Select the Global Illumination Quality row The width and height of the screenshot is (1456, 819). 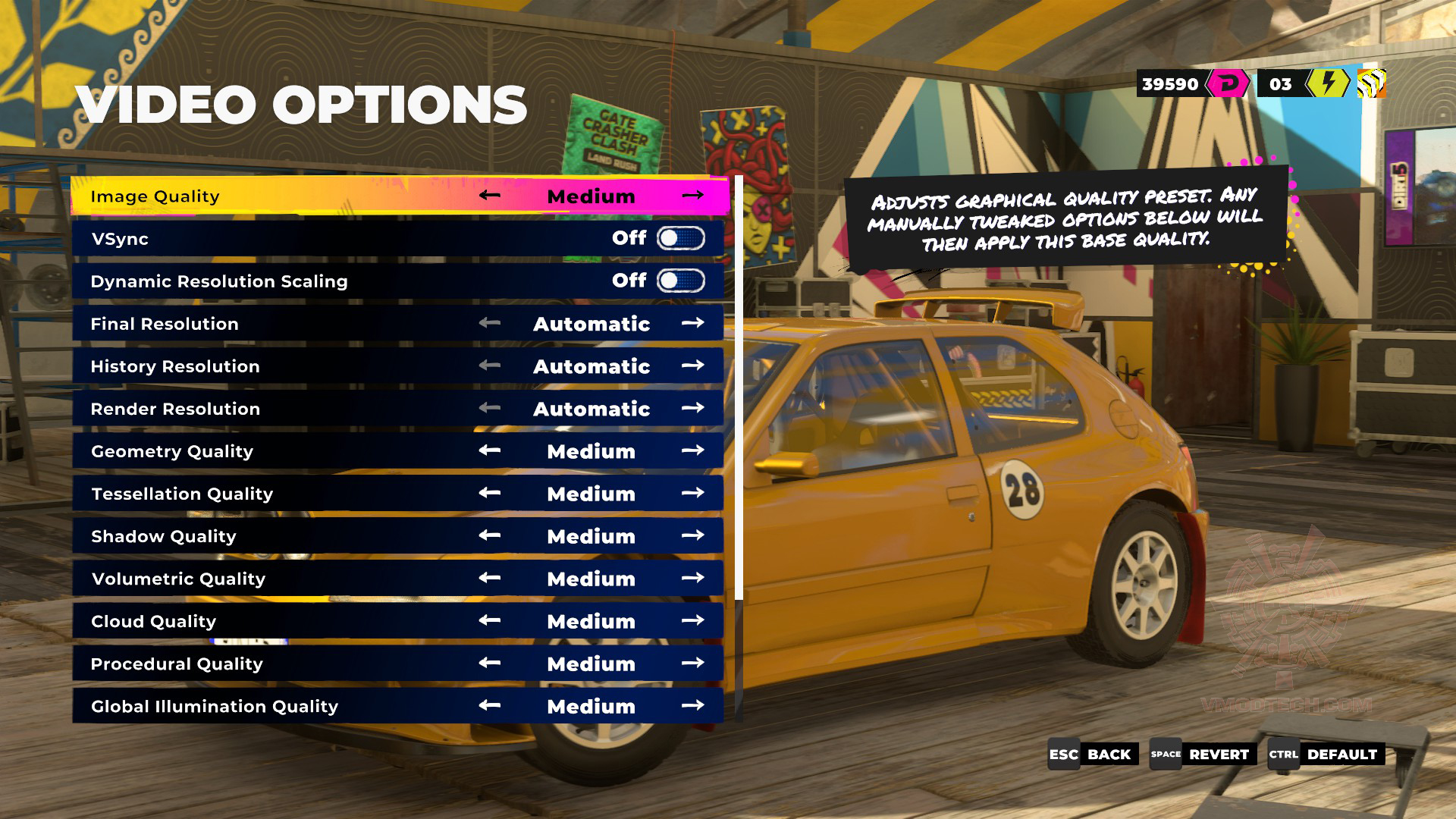(215, 706)
